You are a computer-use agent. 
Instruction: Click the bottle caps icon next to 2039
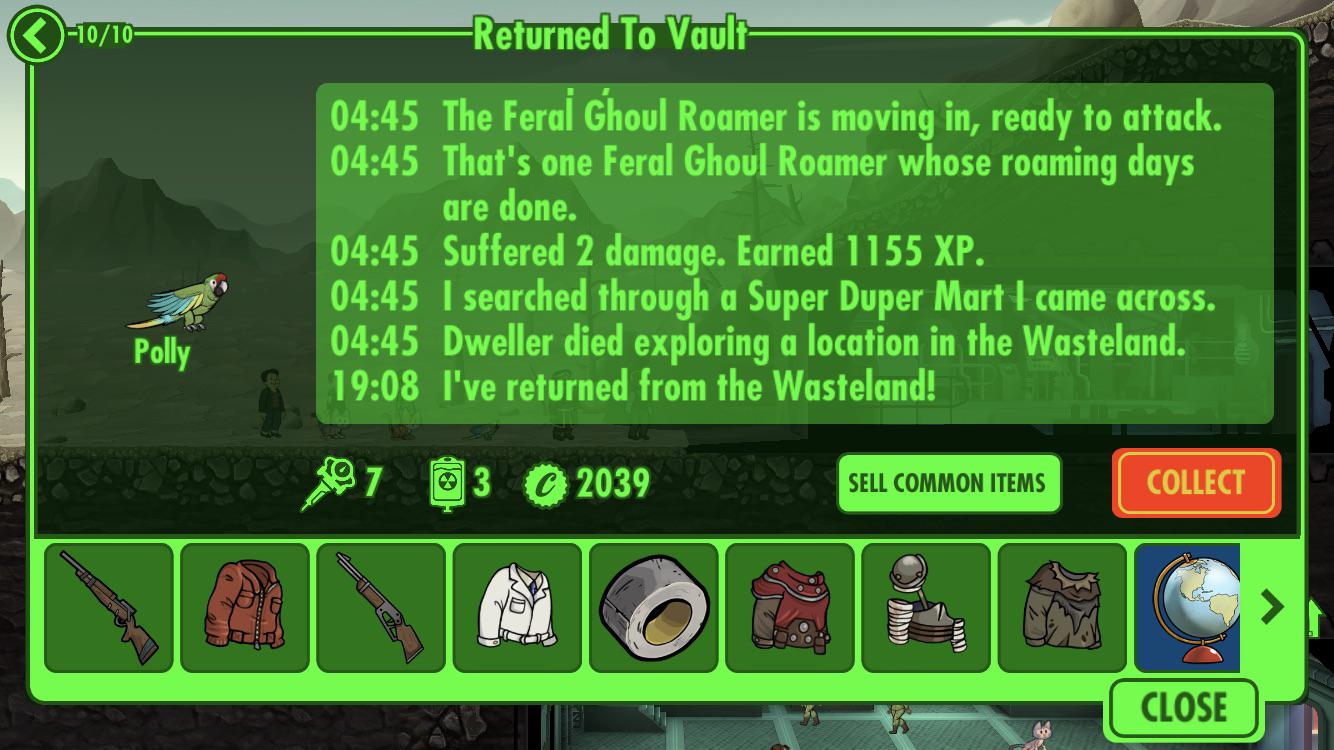tap(548, 483)
